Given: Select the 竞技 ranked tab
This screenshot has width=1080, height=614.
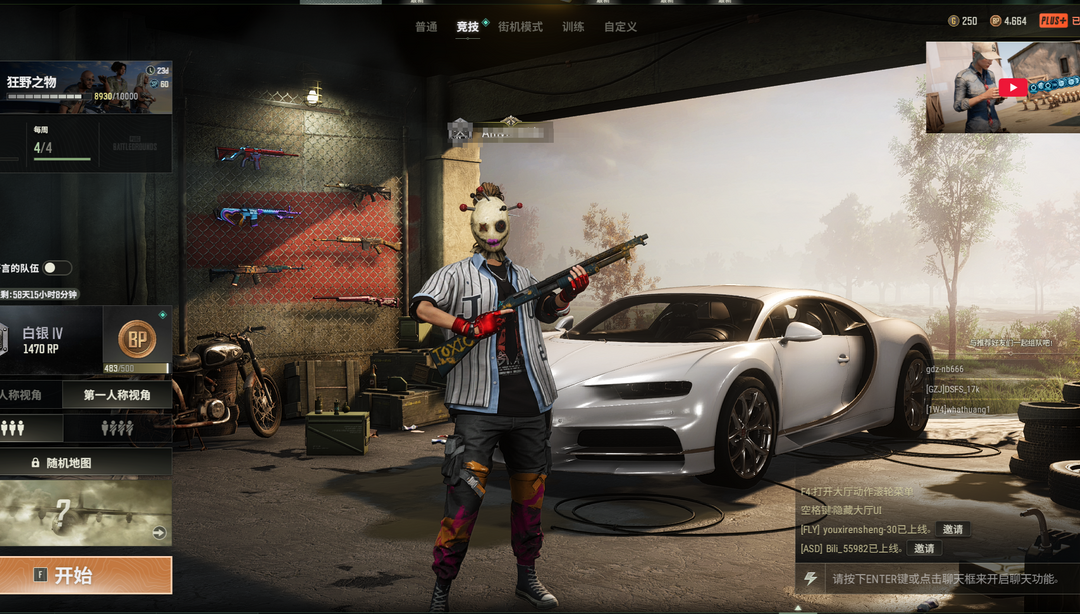Looking at the screenshot, I should 468,27.
